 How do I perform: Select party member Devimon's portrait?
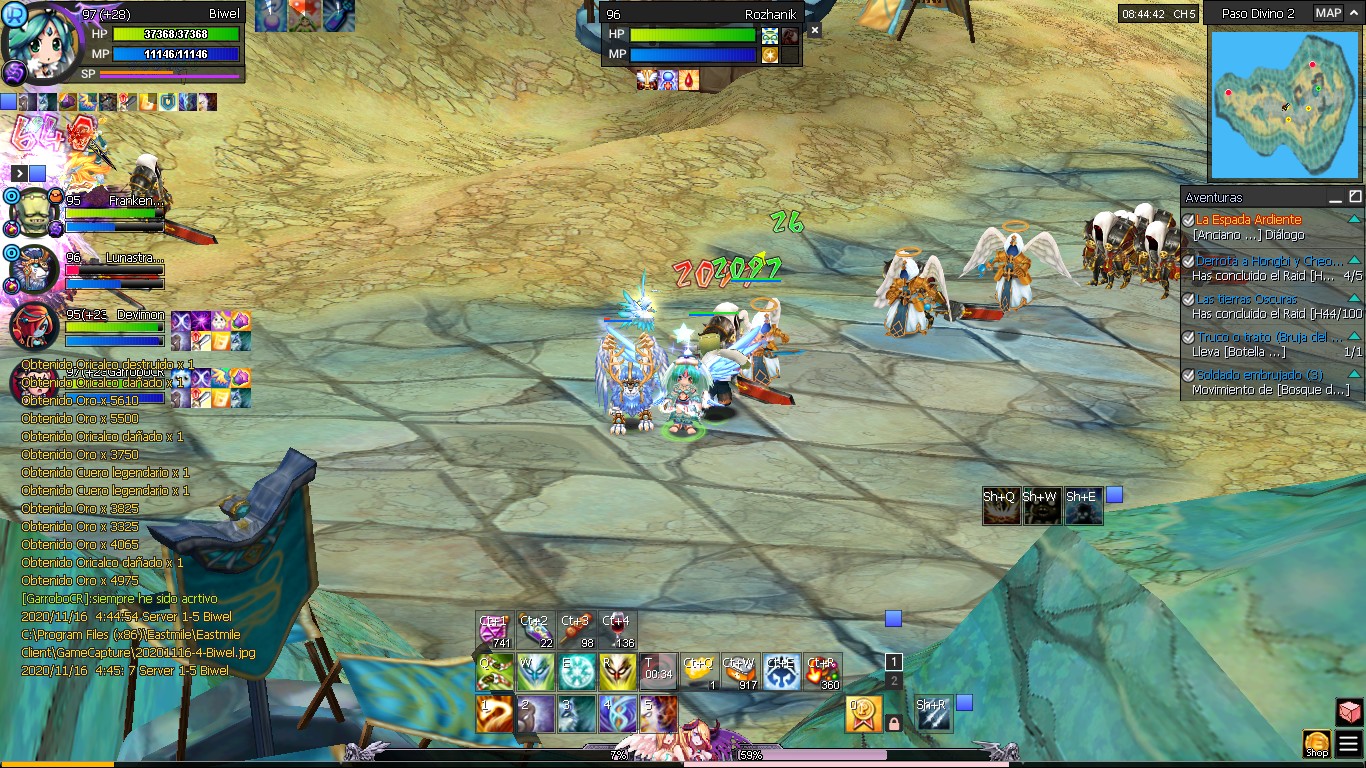pos(33,326)
